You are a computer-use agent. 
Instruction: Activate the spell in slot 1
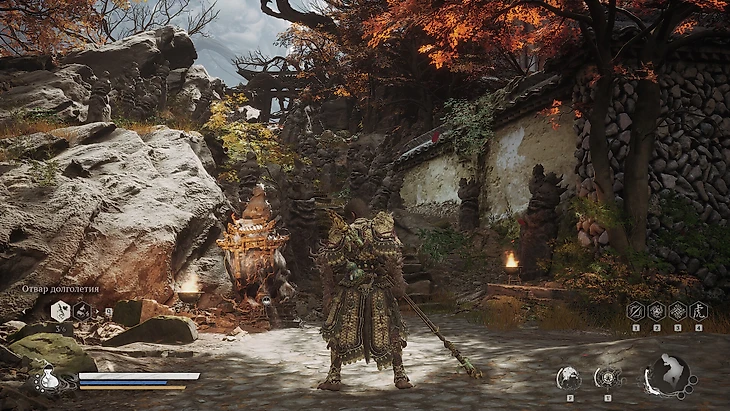(635, 311)
